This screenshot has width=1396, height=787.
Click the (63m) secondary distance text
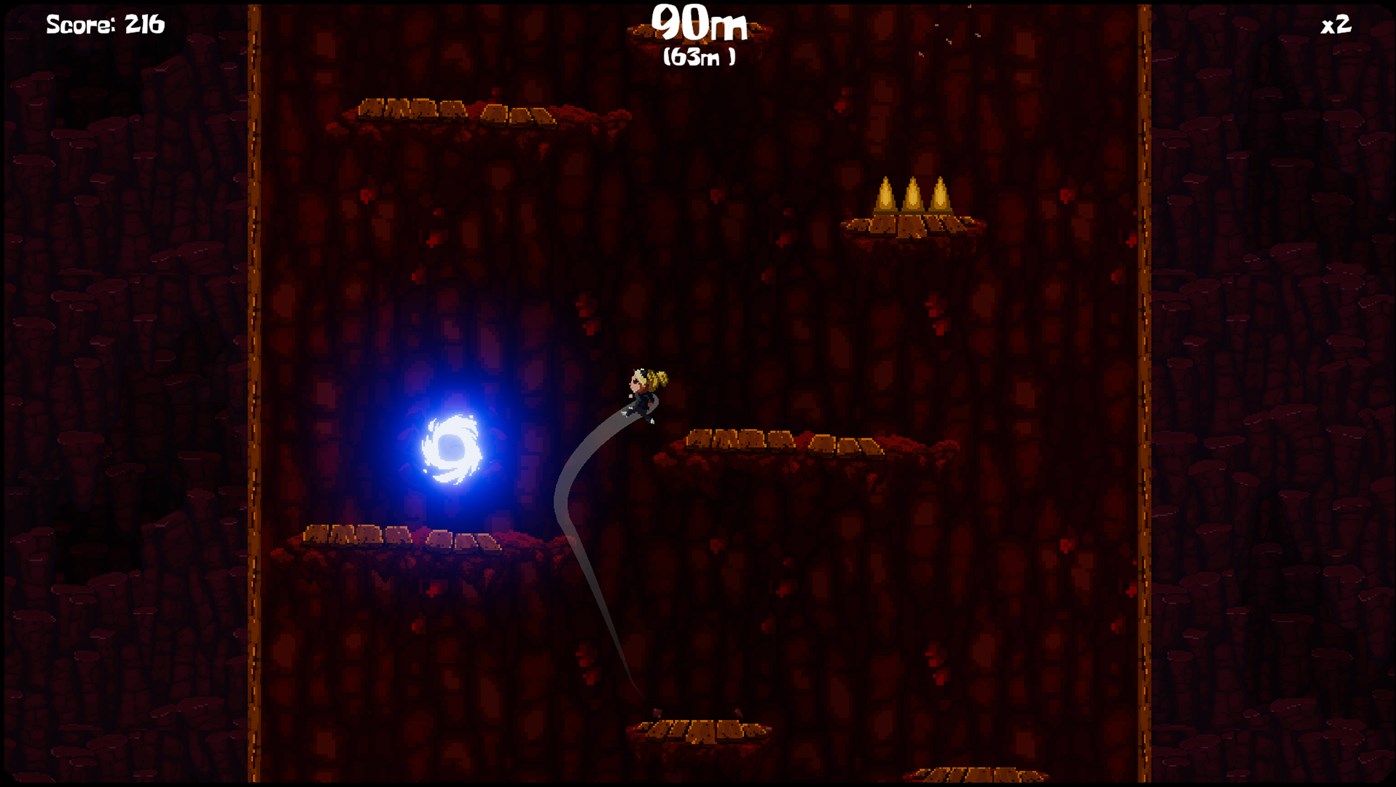coord(698,56)
